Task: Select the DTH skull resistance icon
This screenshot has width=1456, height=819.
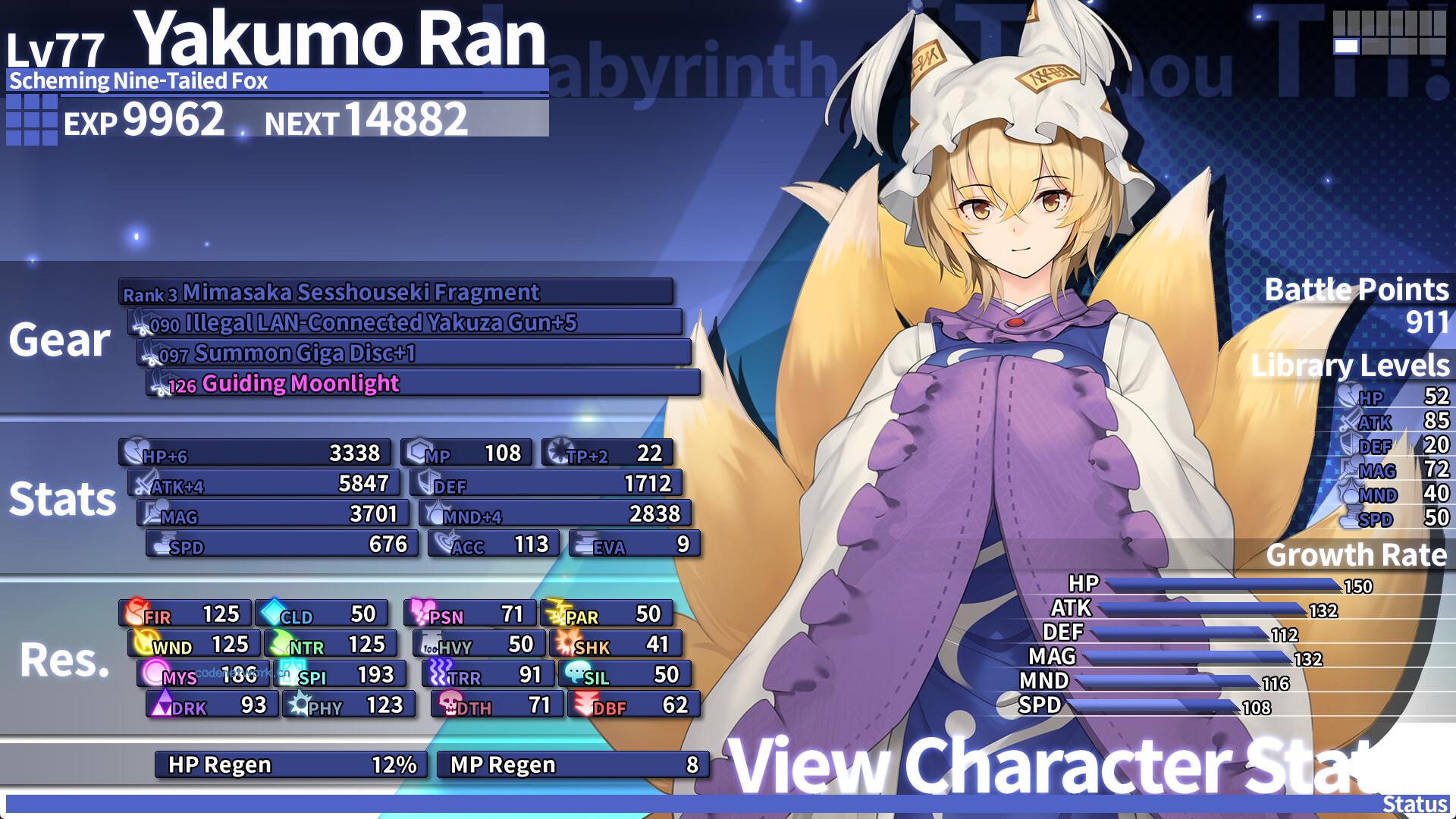Action: click(448, 704)
